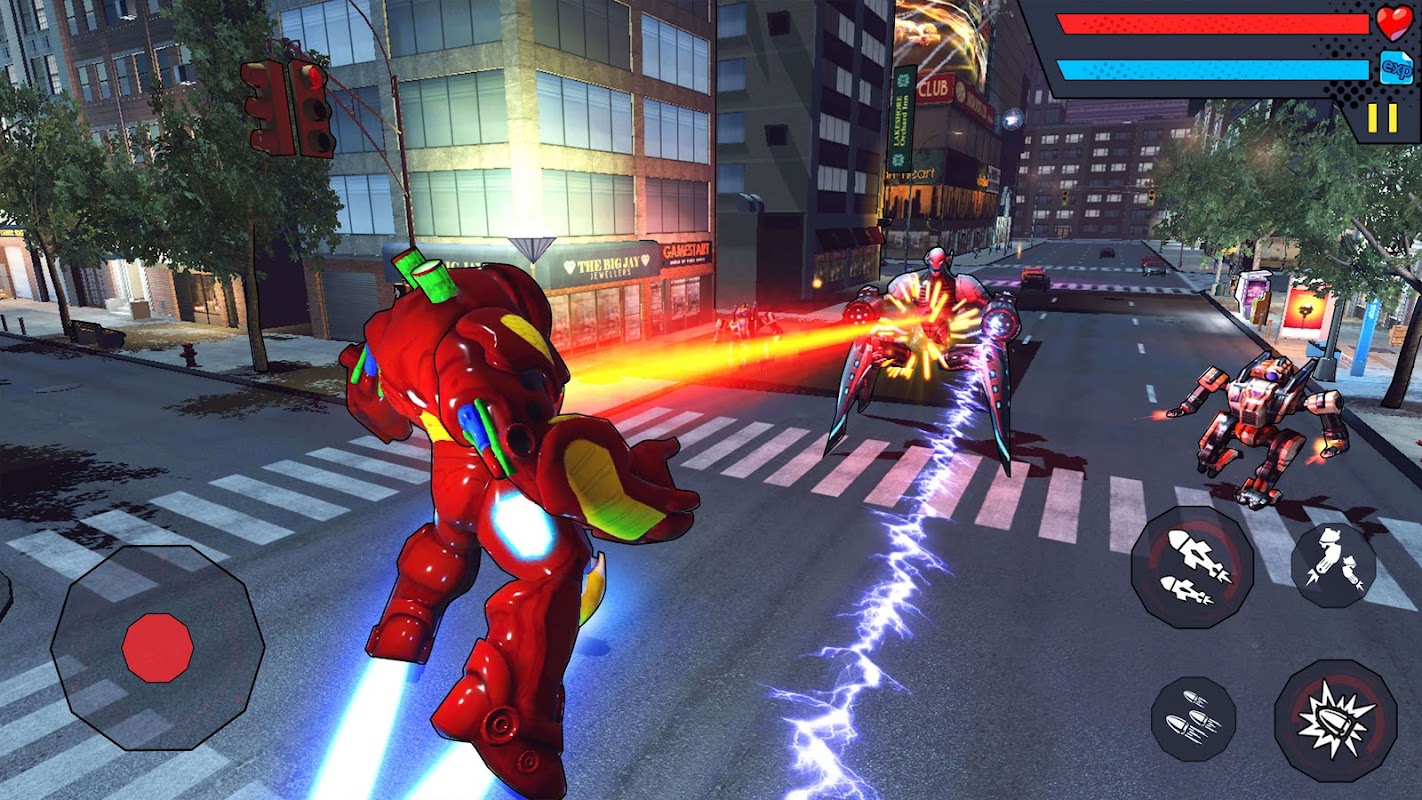Screen dimensions: 1422x800
Task: Pause the game with the yellow button
Action: coord(1382,118)
